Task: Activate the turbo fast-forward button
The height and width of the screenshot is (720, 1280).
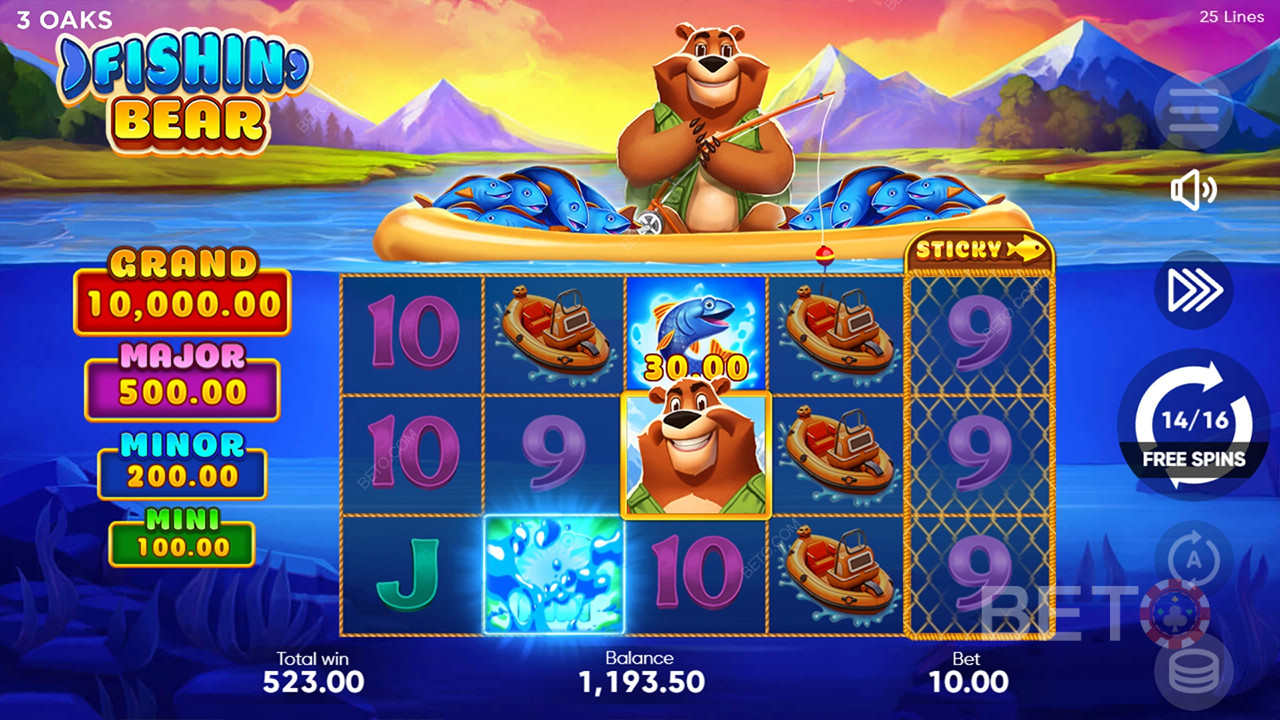Action: (x=1193, y=290)
